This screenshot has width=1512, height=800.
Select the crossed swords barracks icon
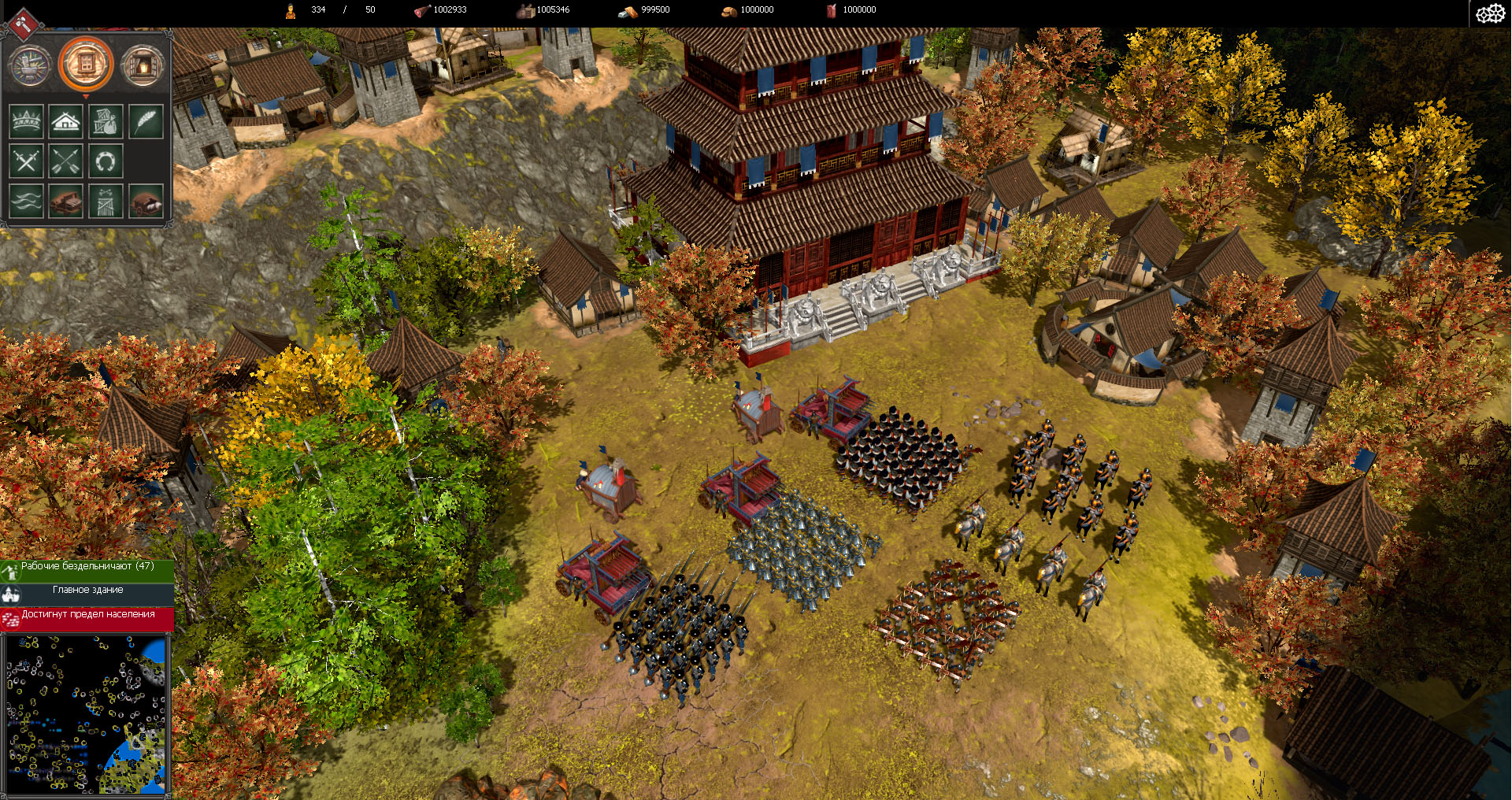(x=25, y=160)
